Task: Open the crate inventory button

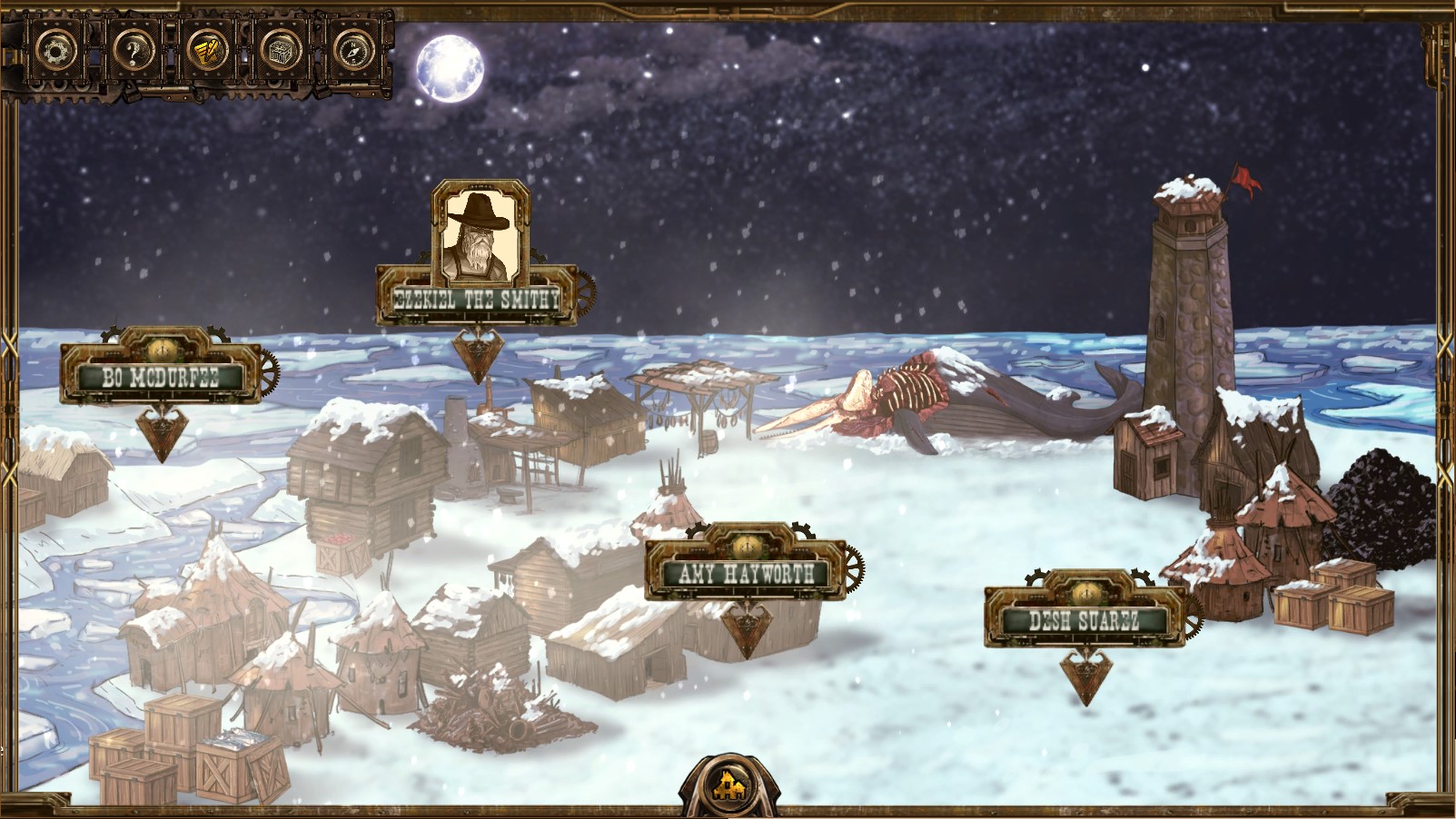Action: tap(281, 51)
